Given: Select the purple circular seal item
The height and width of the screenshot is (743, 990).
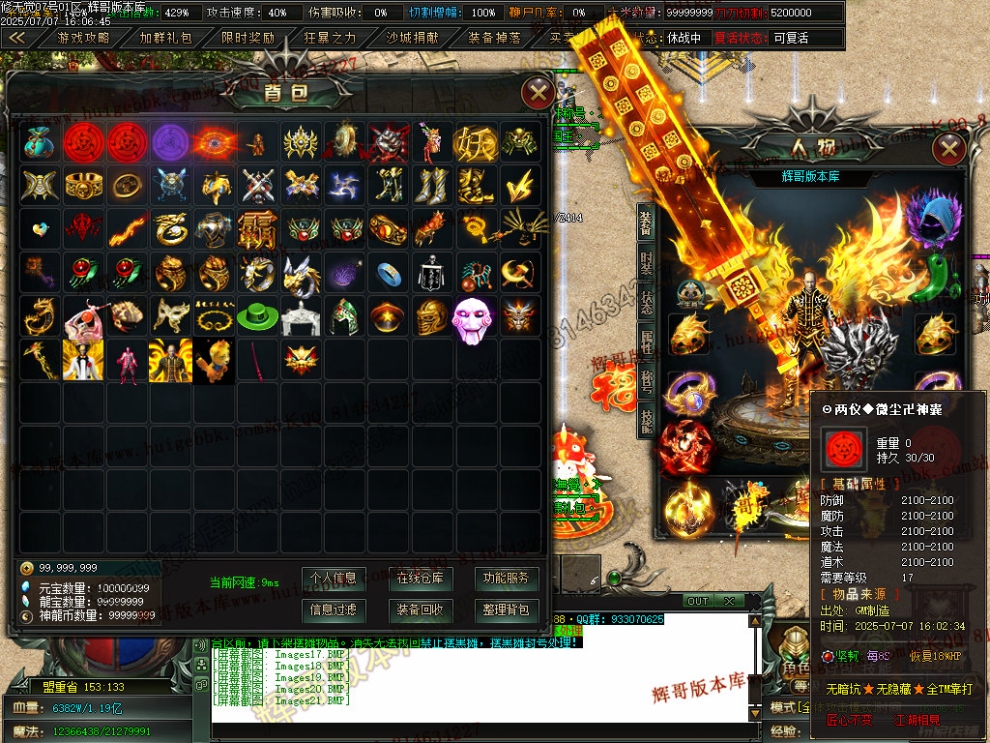Looking at the screenshot, I should (x=169, y=143).
